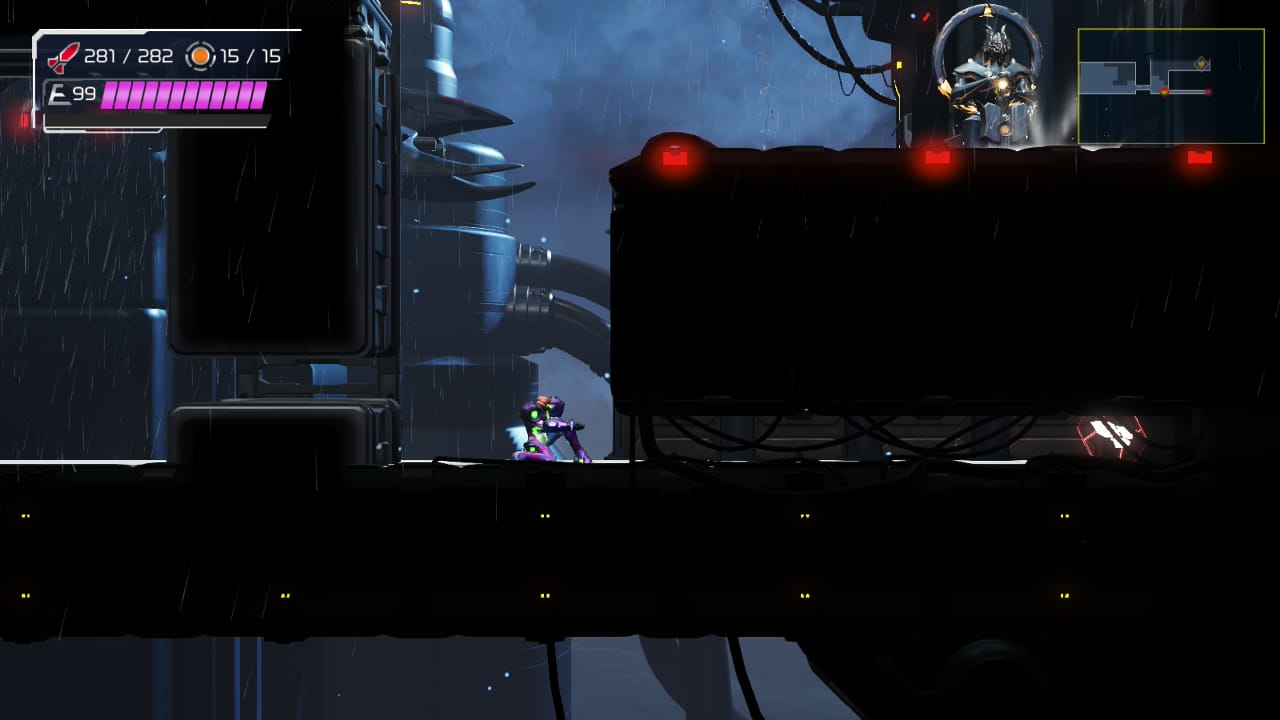Click the green player position dot on the minimap
The image size is (1280, 720).
pos(1164,92)
